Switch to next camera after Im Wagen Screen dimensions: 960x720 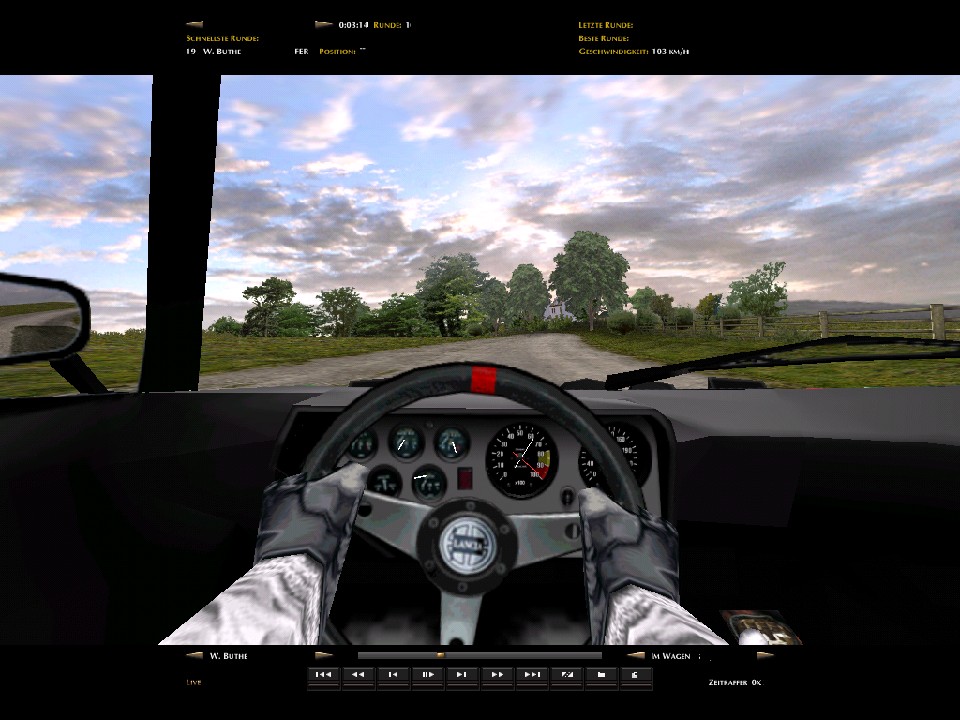pyautogui.click(x=765, y=656)
